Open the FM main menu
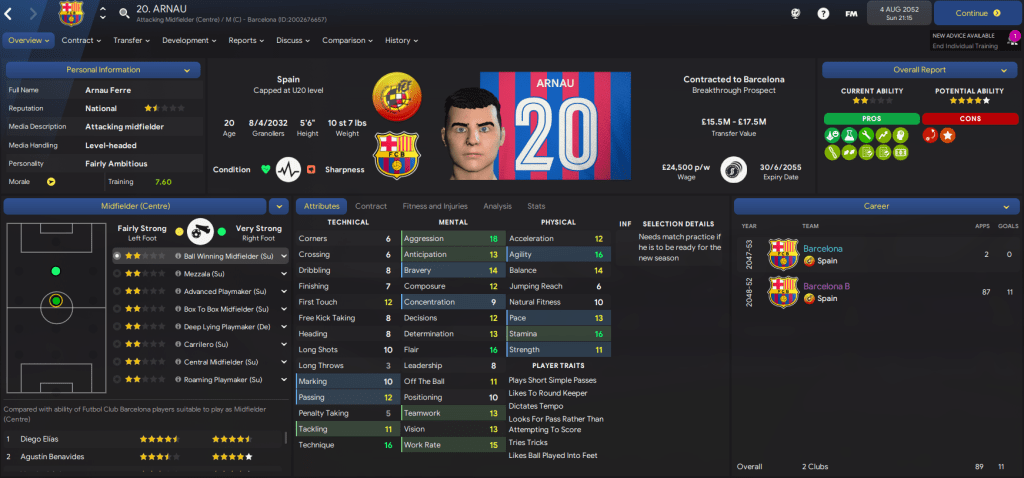The image size is (1024, 478). (850, 14)
